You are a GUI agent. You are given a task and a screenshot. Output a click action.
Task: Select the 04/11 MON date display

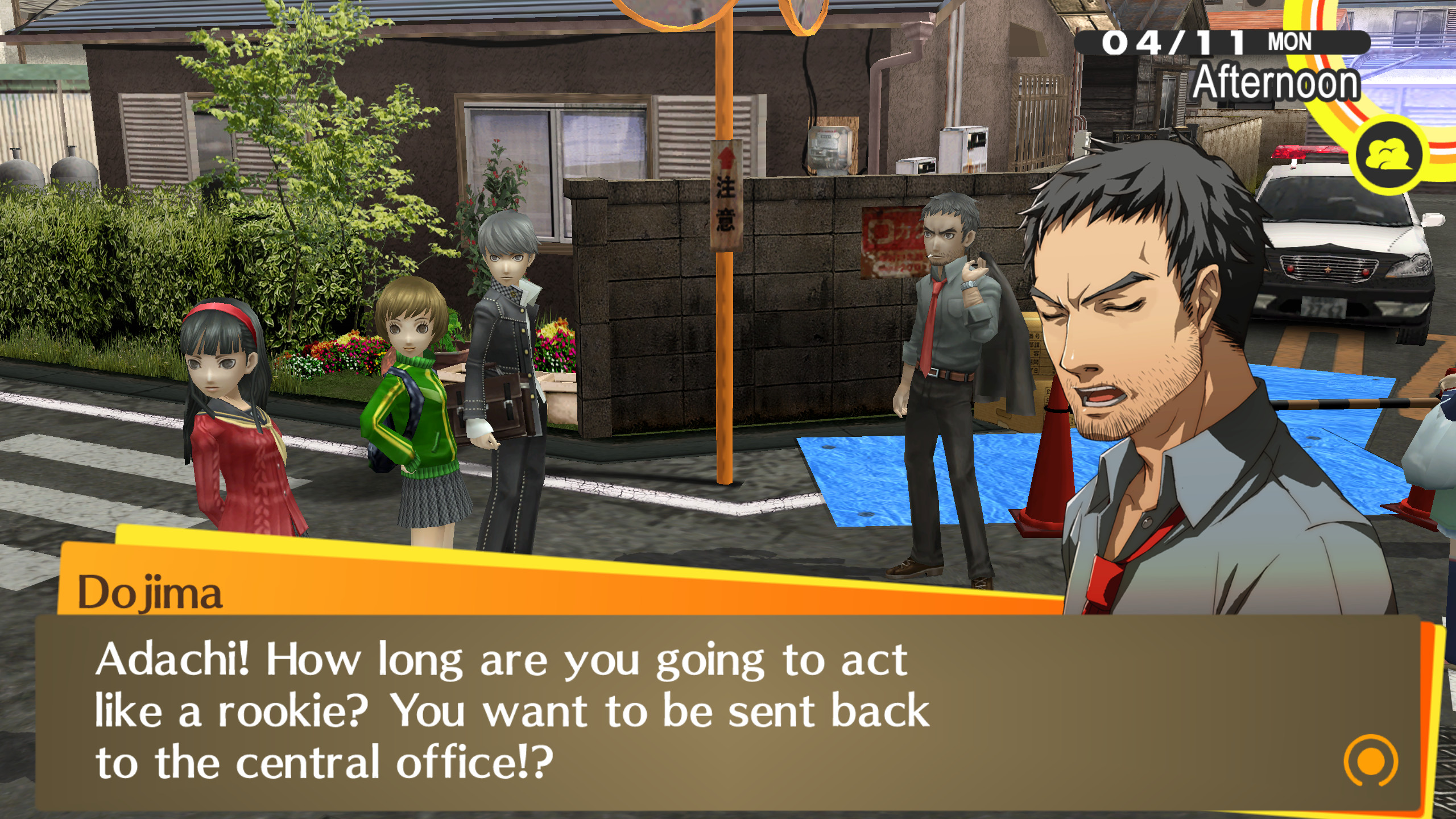click(1203, 43)
